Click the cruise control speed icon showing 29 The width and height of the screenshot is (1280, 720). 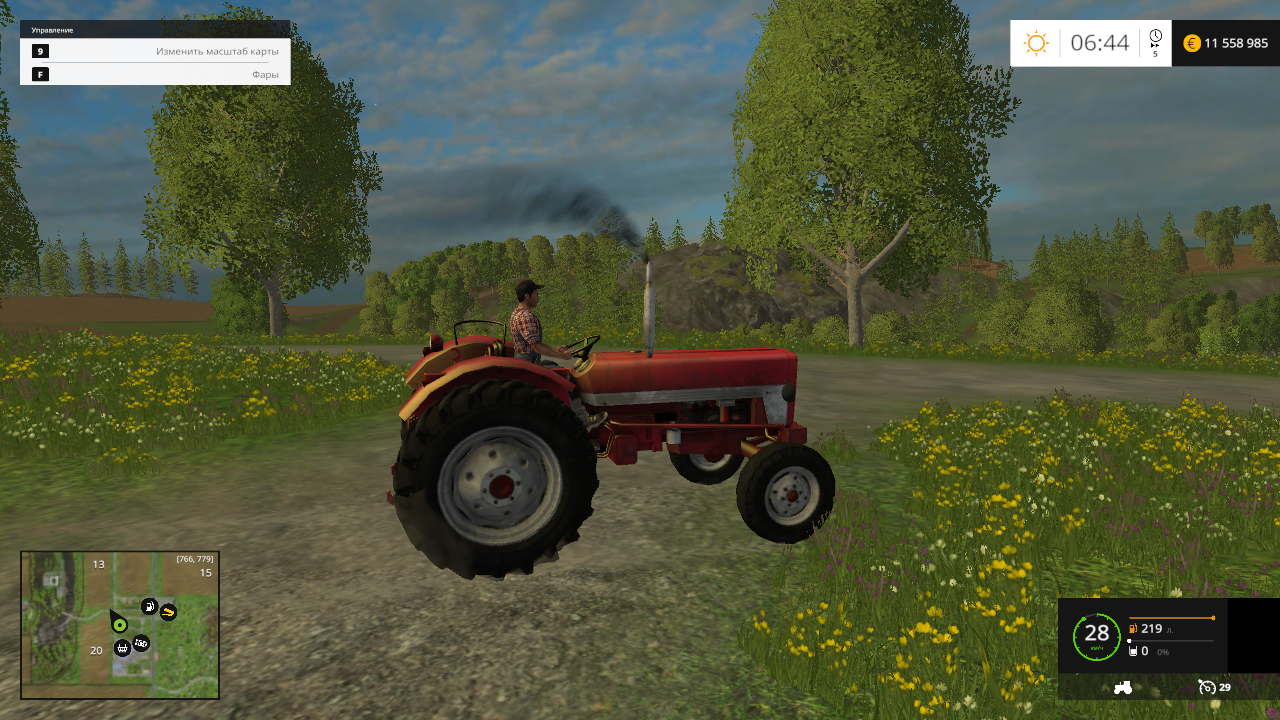pos(1207,687)
